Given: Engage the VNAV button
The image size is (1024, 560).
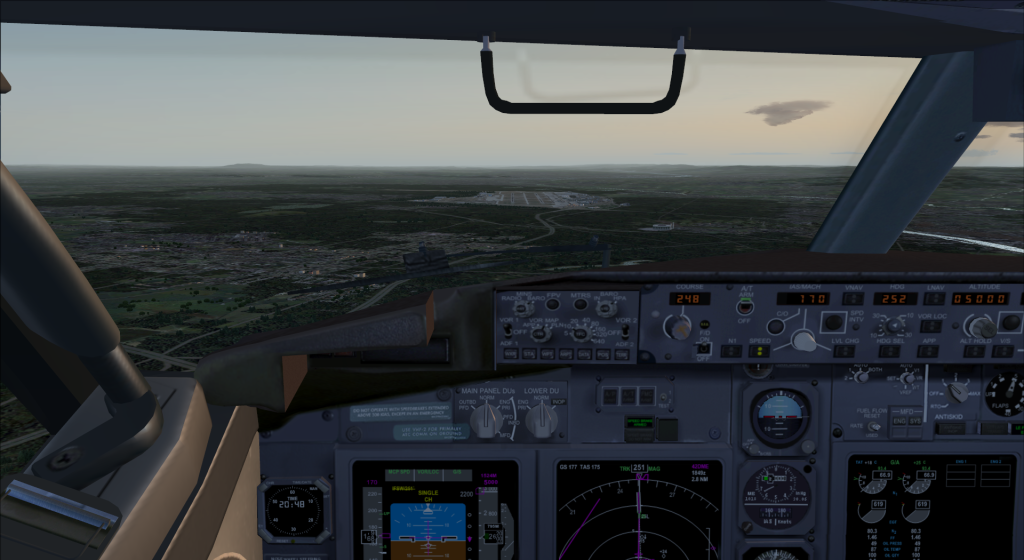Looking at the screenshot, I should [x=853, y=299].
